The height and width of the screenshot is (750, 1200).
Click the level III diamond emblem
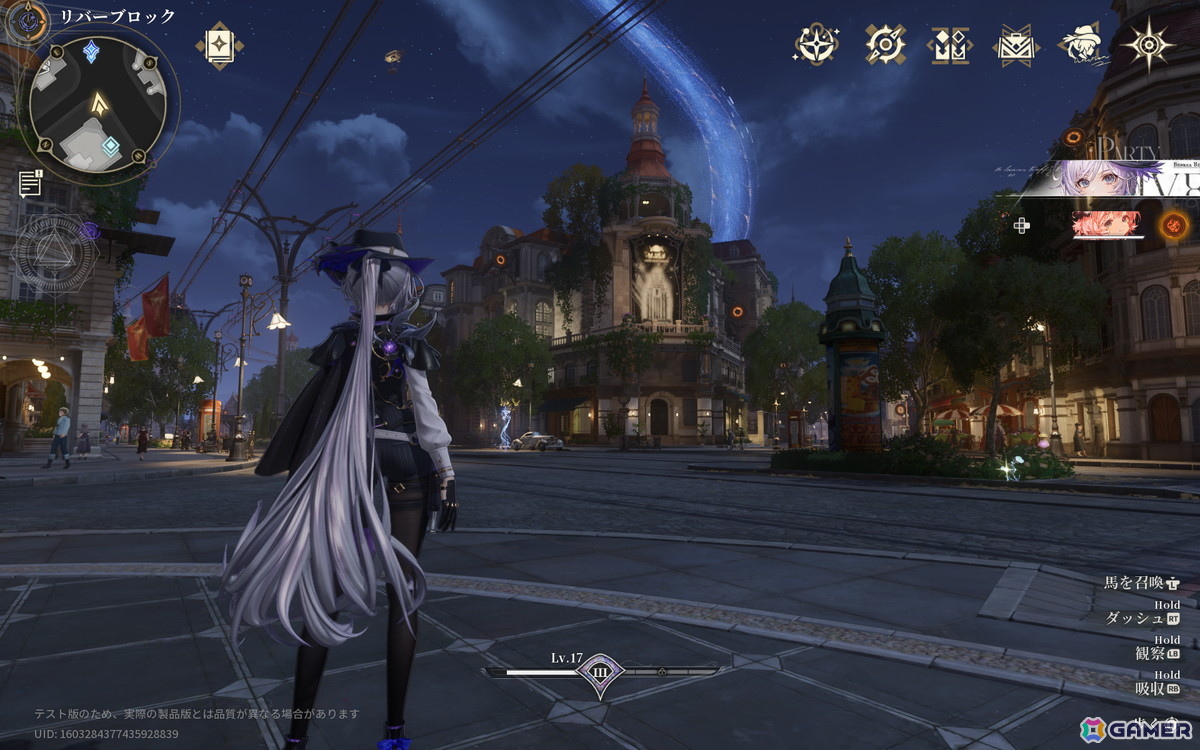[x=600, y=671]
